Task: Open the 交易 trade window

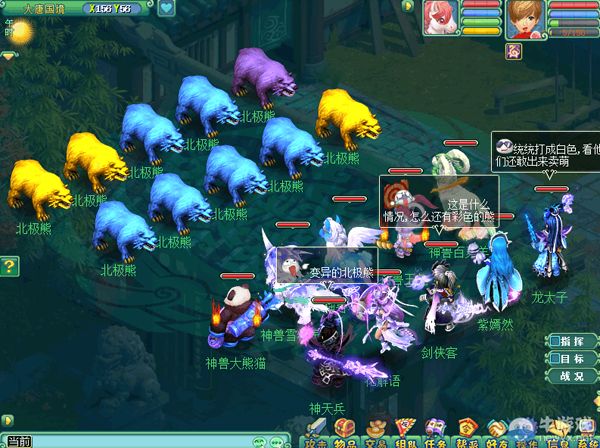Action: (x=376, y=436)
